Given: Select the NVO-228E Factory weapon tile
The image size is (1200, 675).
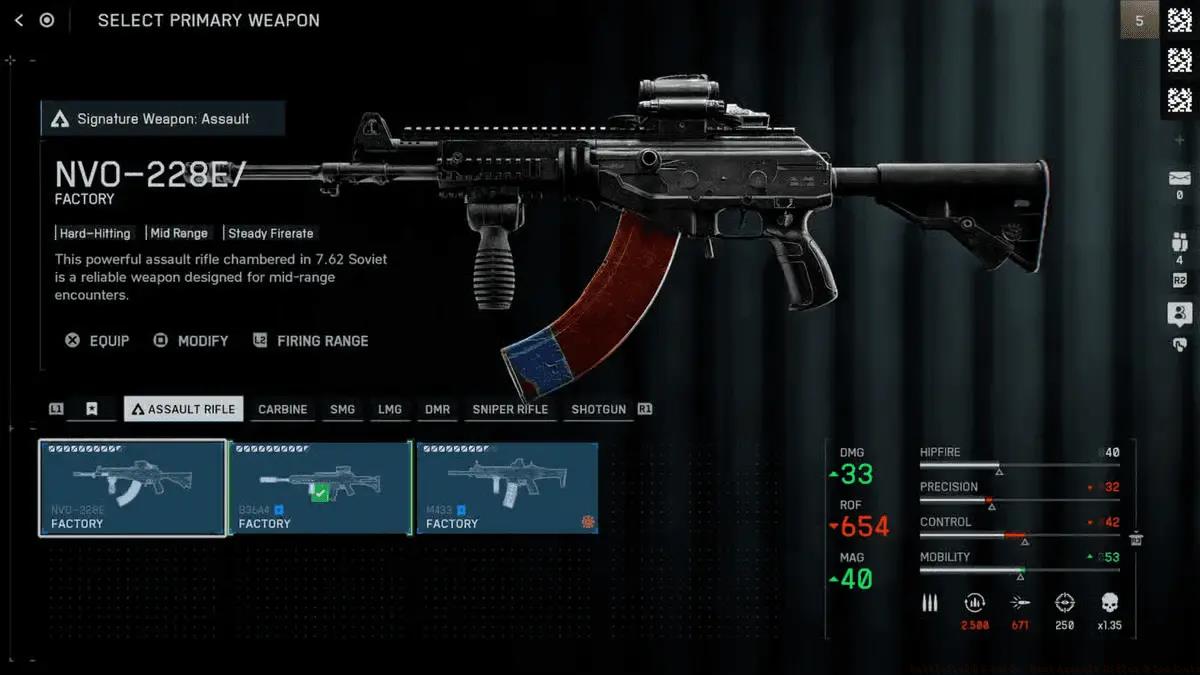Looking at the screenshot, I should click(x=132, y=489).
